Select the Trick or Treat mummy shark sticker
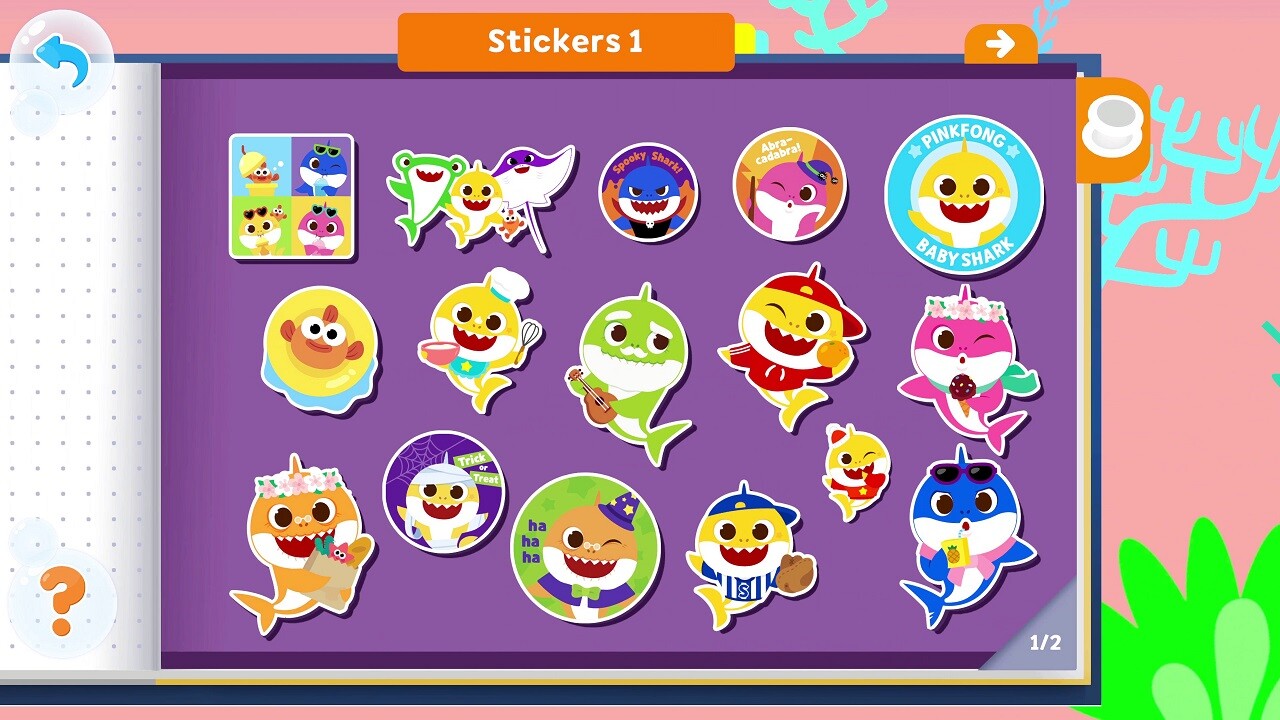This screenshot has height=720, width=1280. point(444,493)
